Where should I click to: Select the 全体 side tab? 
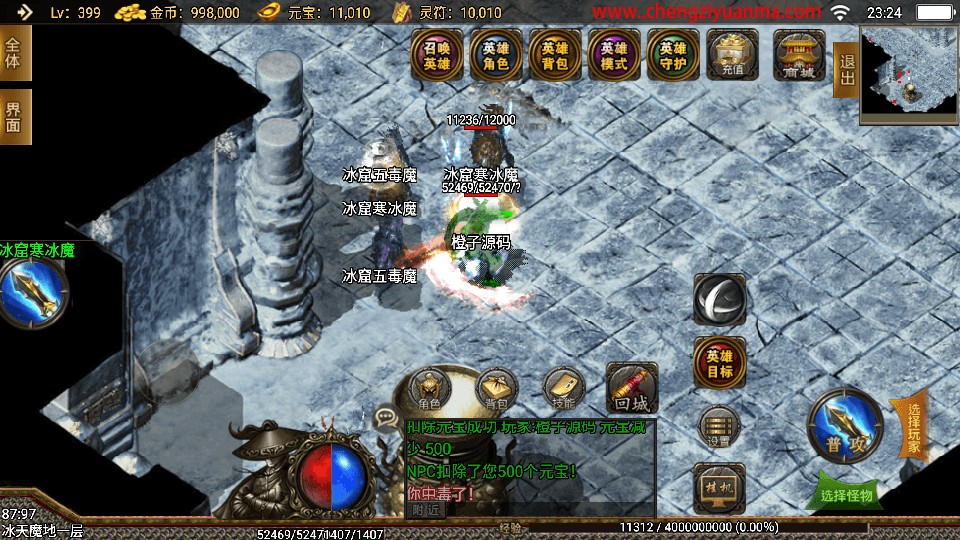[14, 53]
